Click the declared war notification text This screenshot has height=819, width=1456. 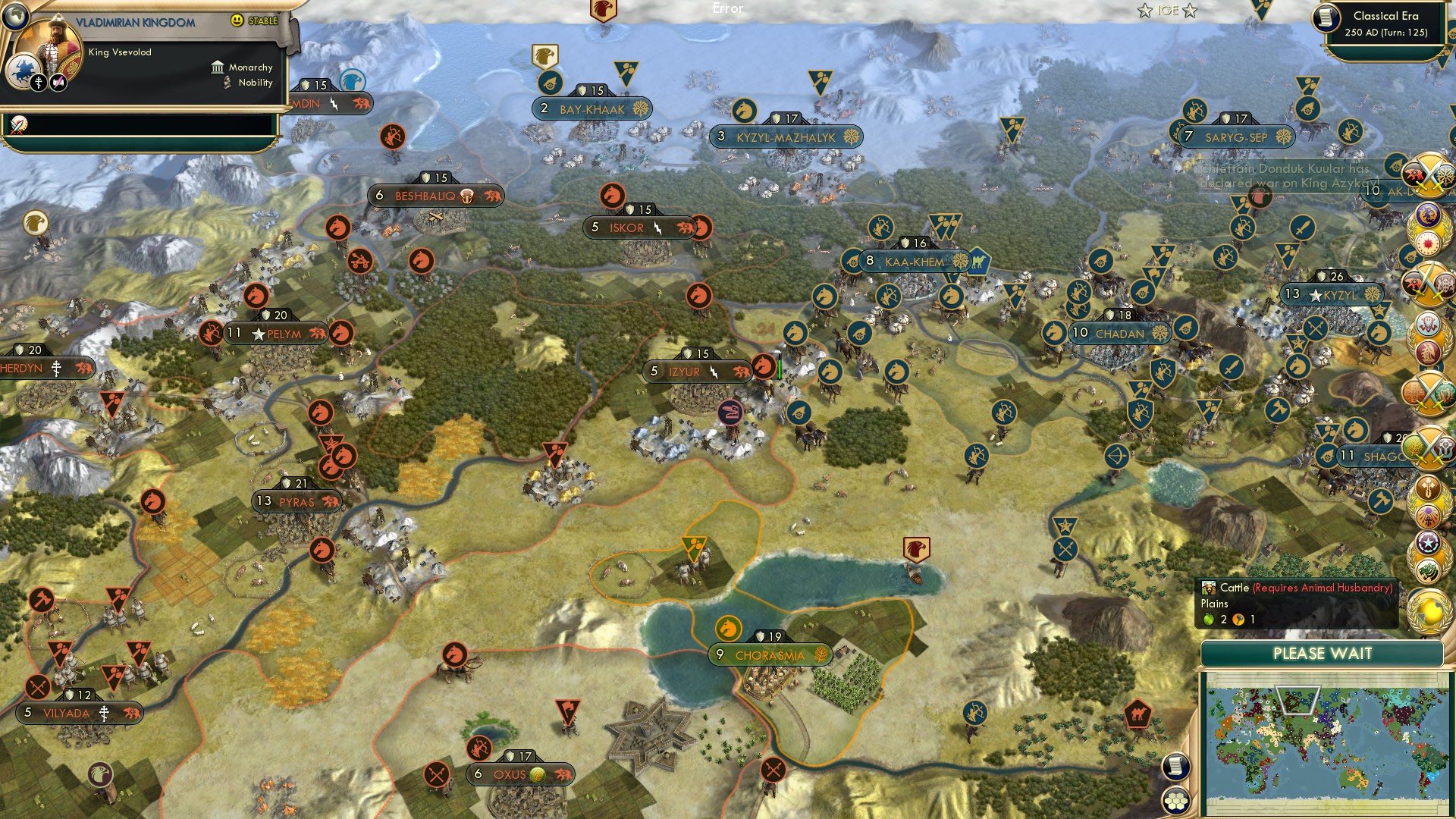(x=1282, y=176)
